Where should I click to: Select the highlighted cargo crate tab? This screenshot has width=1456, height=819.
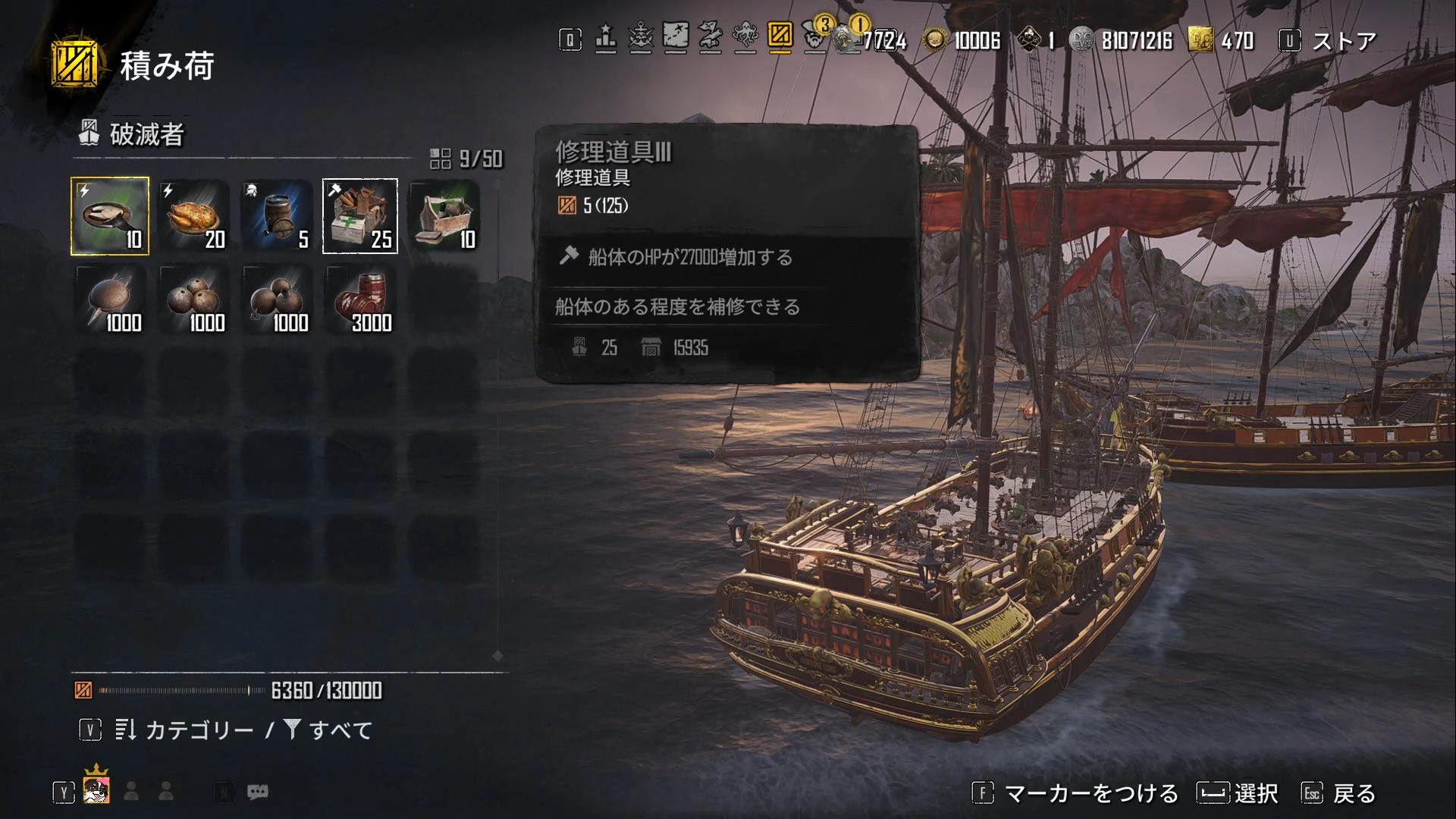[x=780, y=36]
